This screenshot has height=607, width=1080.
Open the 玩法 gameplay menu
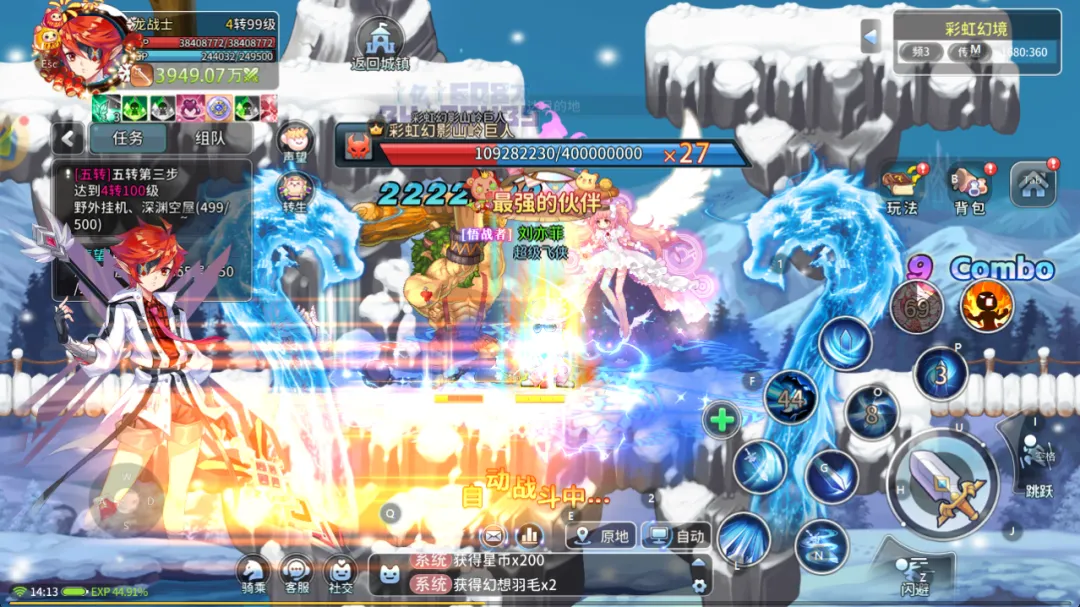point(902,187)
